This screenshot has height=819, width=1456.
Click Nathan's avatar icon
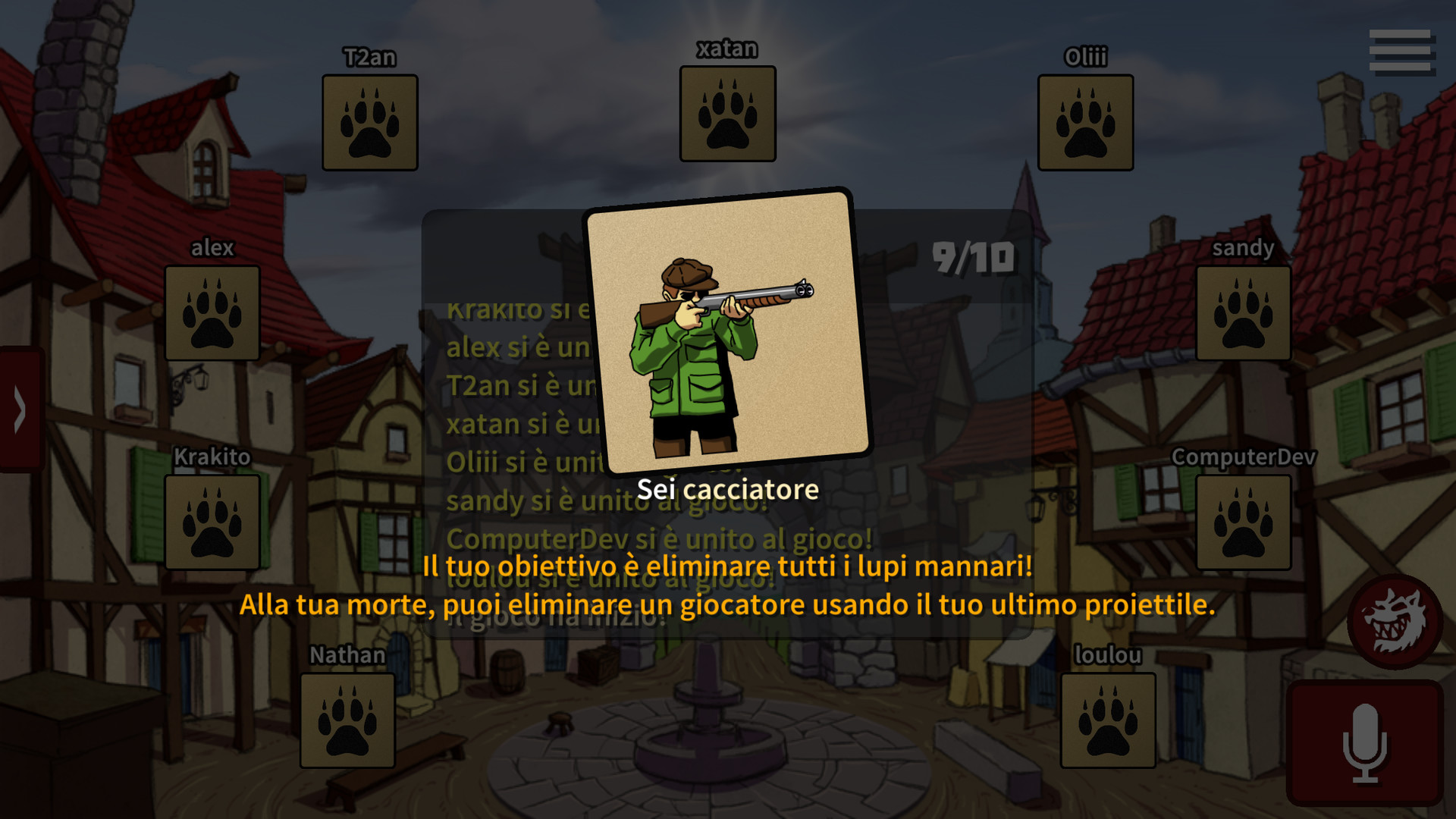point(348,722)
